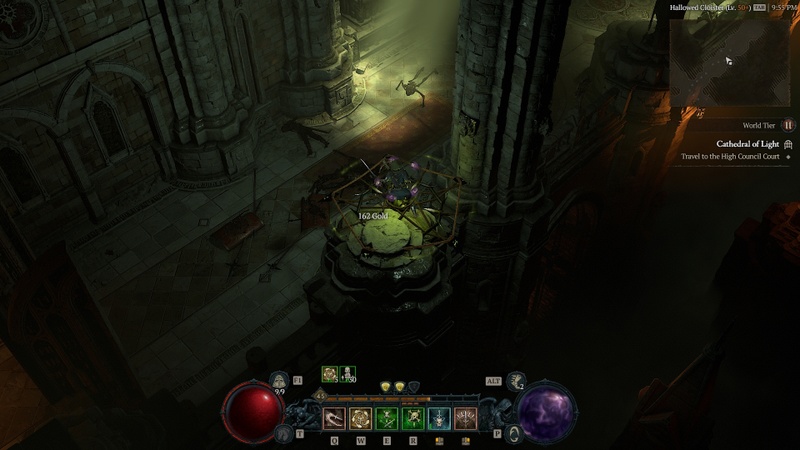Trigger the green skull-and-swords skill in the E slot
800x450 pixels.
386,419
